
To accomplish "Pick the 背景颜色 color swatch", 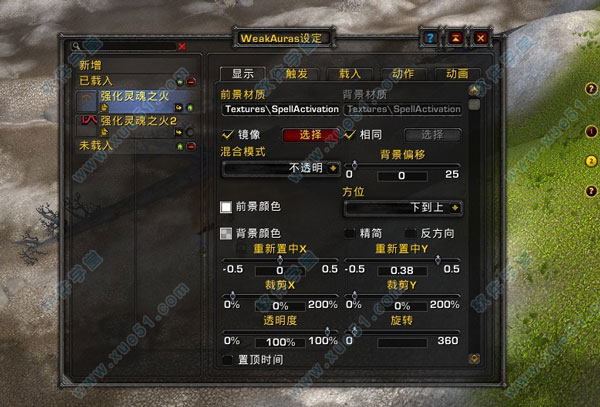I will point(226,233).
